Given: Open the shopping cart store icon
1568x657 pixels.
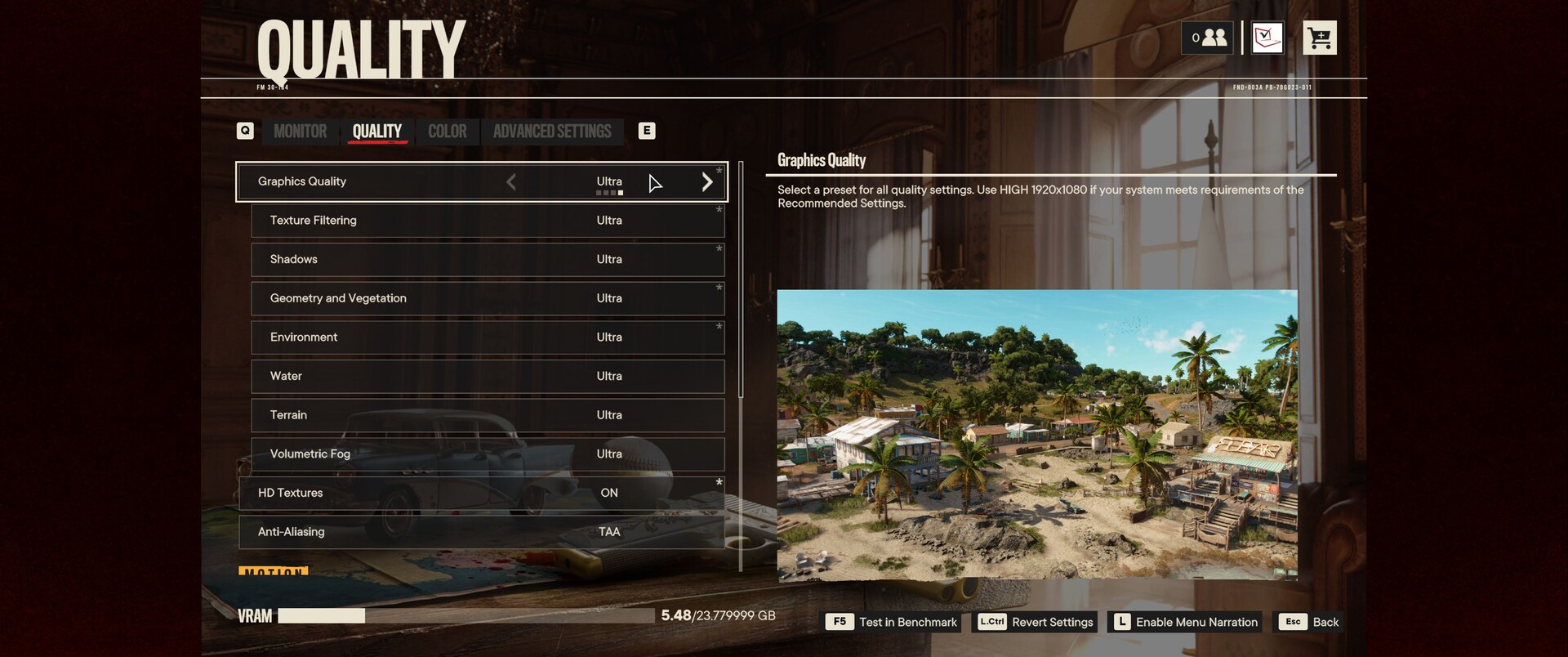Looking at the screenshot, I should click(1319, 38).
